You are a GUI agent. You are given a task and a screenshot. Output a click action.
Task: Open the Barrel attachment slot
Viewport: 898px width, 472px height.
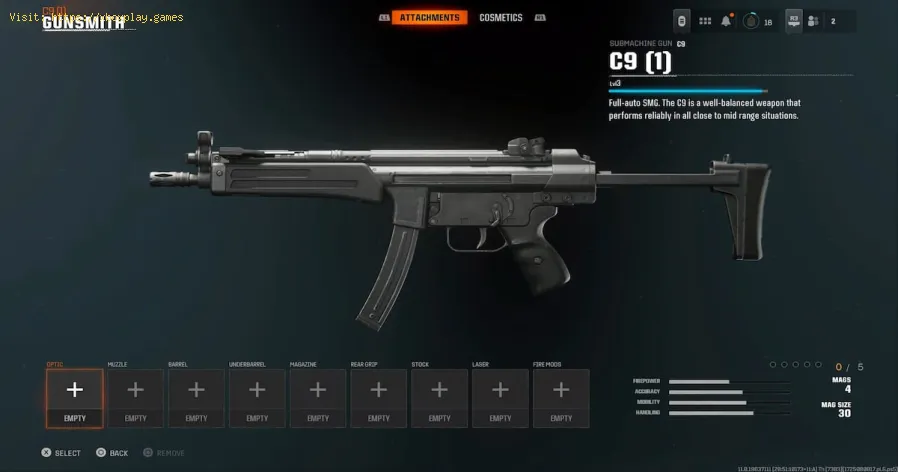(x=196, y=398)
